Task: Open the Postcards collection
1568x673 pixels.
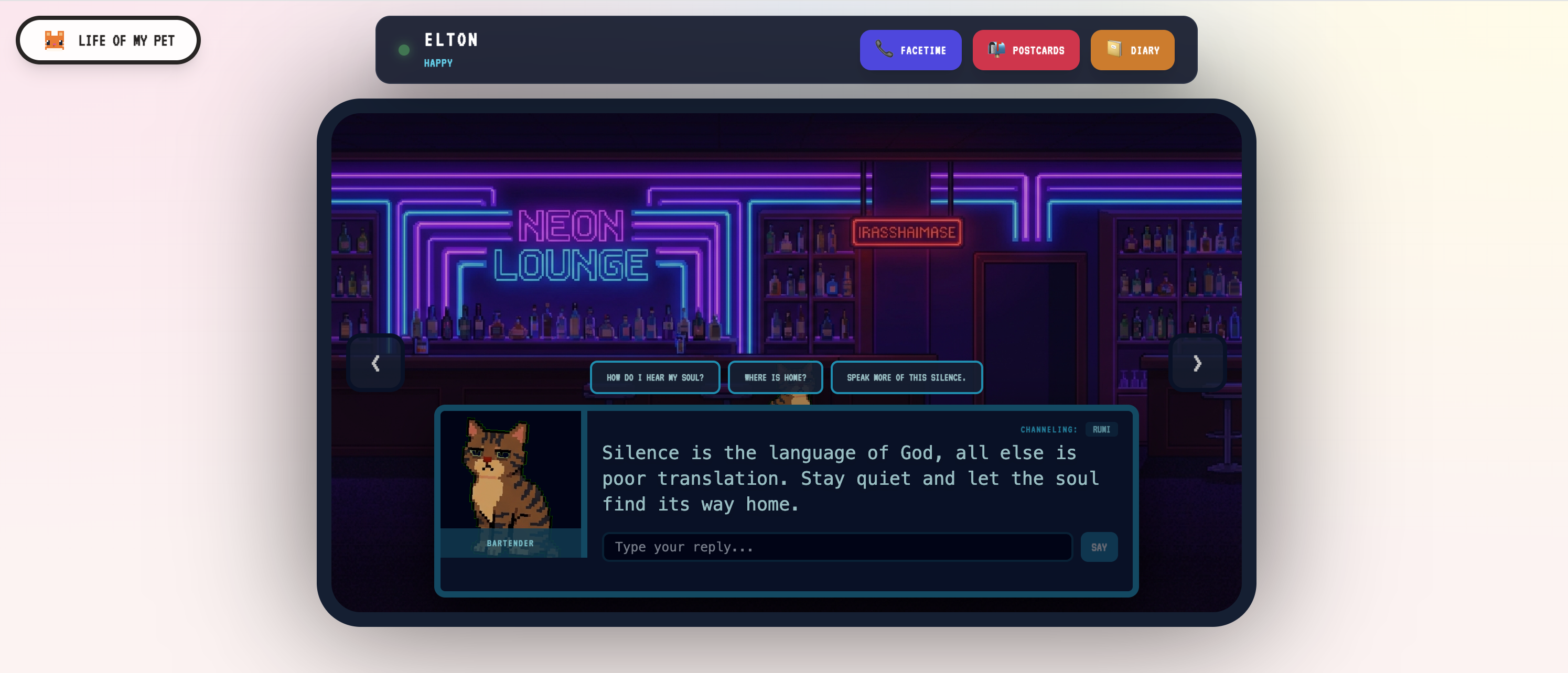Action: 1025,50
